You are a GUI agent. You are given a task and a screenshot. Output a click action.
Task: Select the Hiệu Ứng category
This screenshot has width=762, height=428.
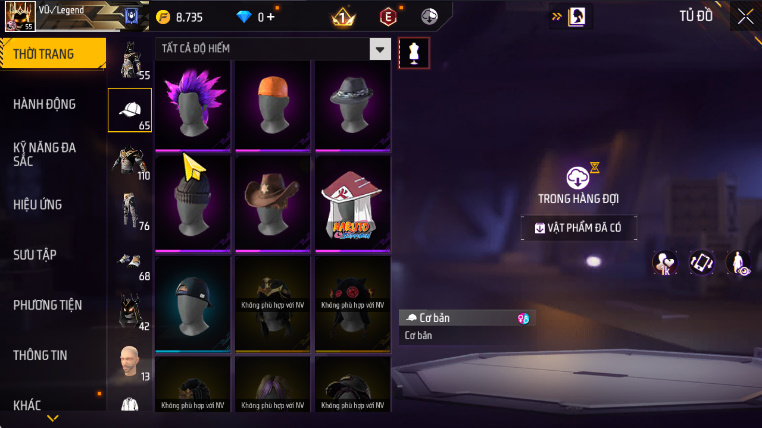(39, 204)
